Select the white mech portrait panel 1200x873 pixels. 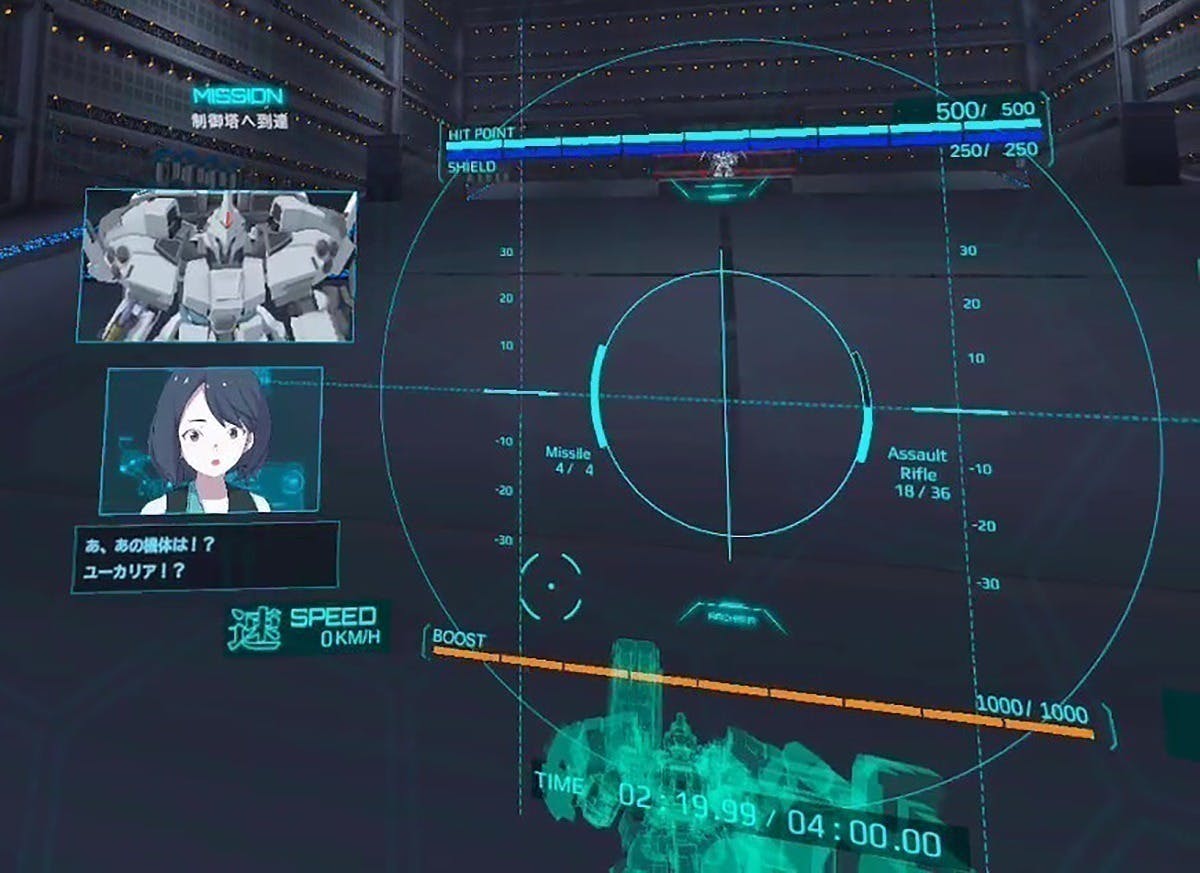217,265
